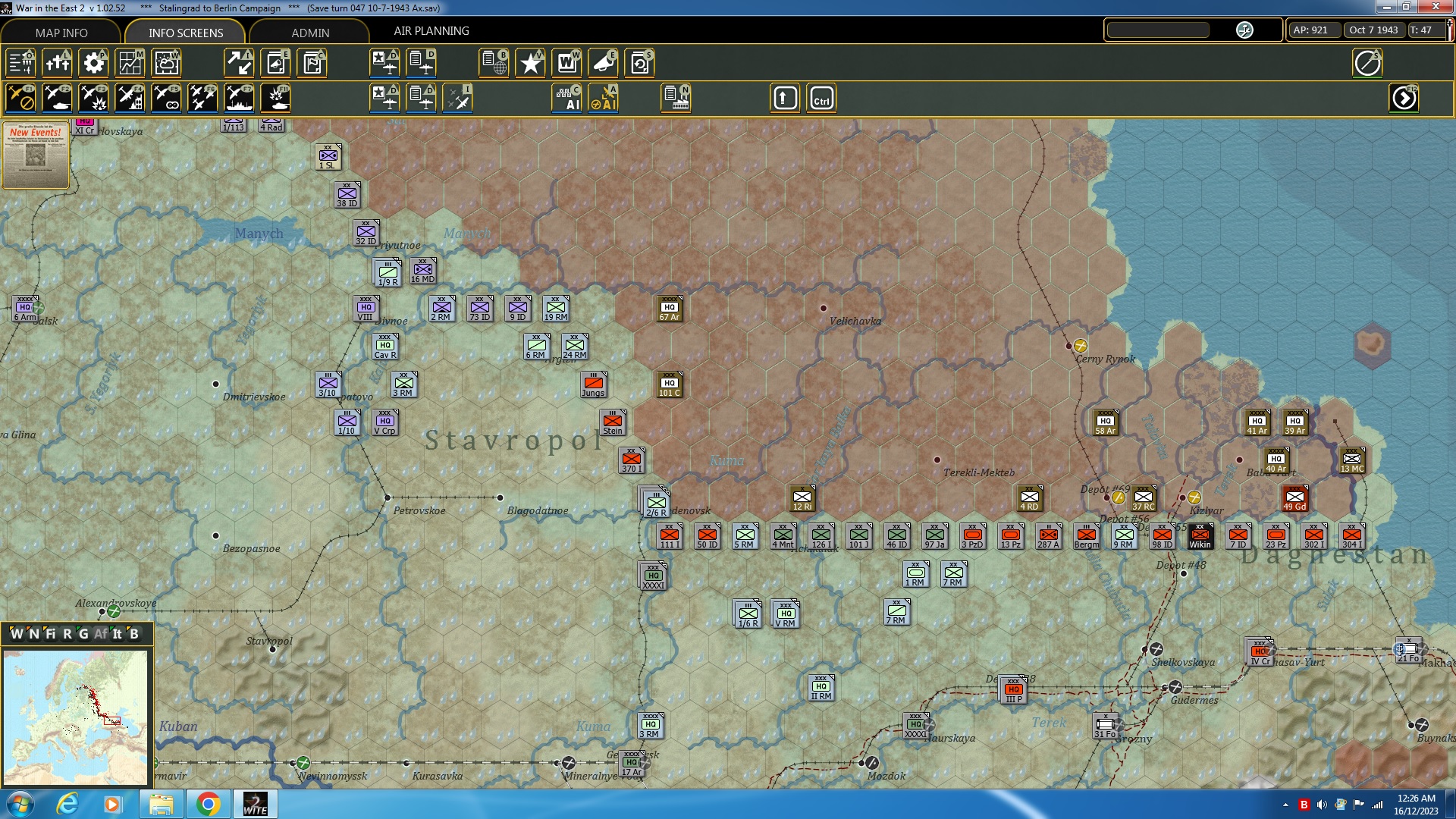Select the Air Superiority directive tool
Viewport: 1456px width, 819px height.
202,98
